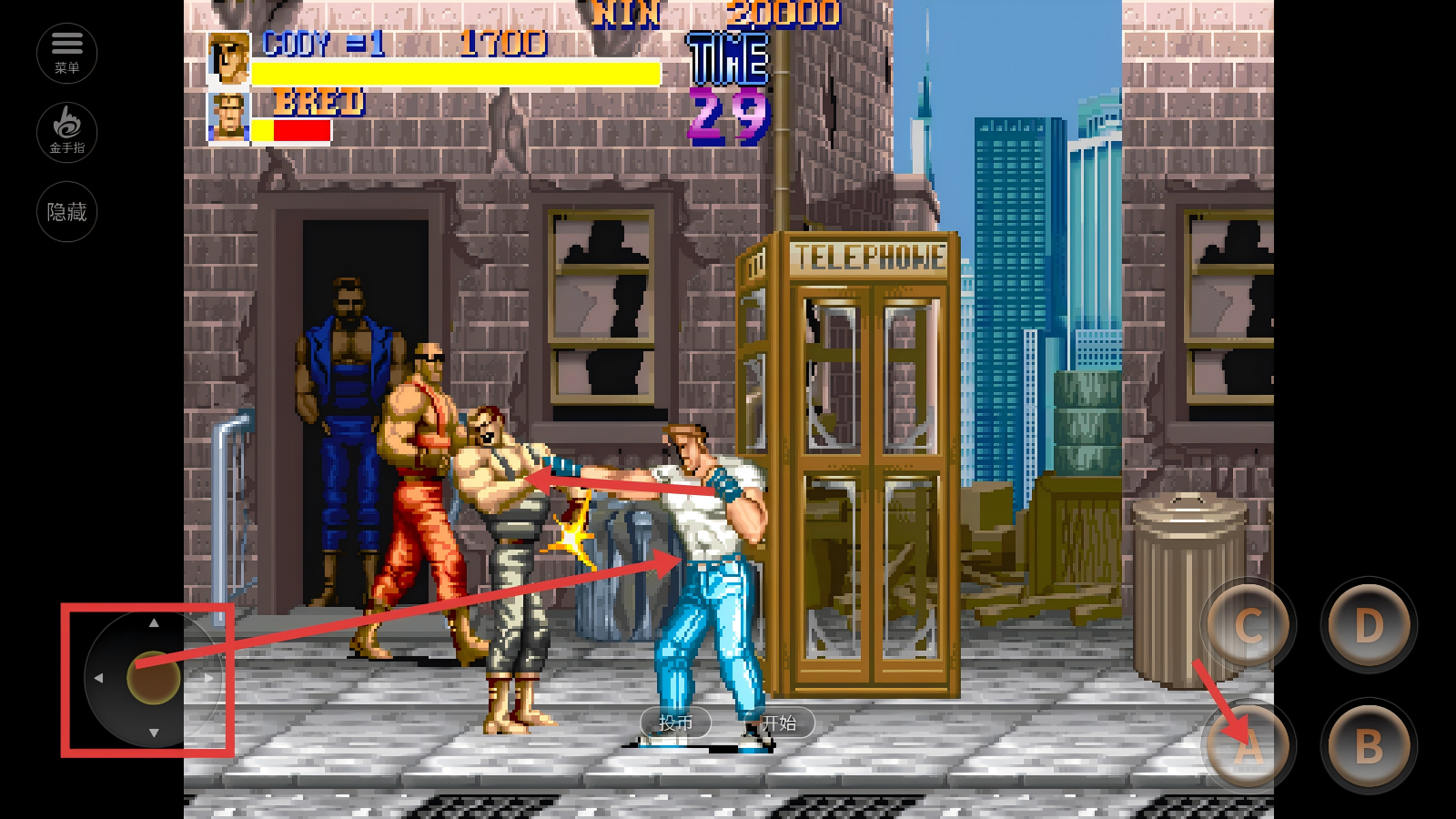The height and width of the screenshot is (819, 1456).
Task: Open the 金手指 cheats button
Action: coord(66,132)
